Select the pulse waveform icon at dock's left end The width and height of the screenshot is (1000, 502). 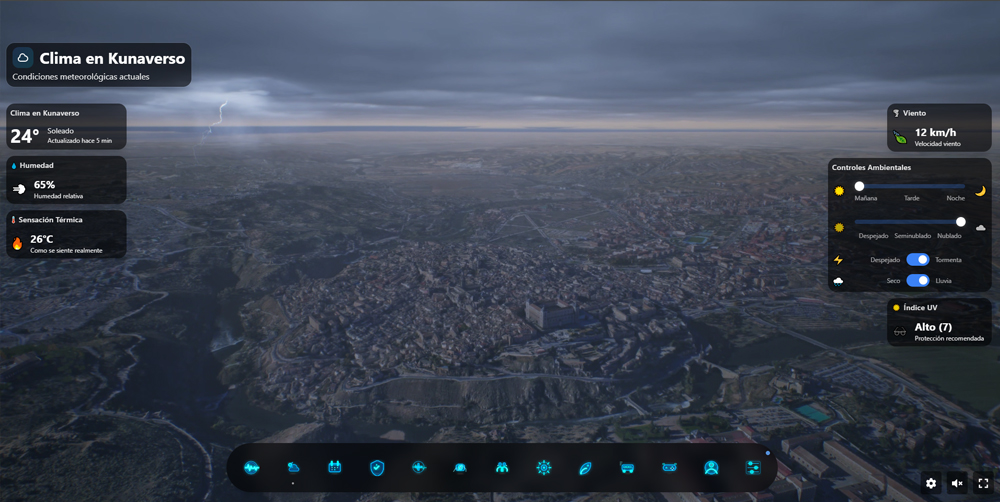[251, 467]
